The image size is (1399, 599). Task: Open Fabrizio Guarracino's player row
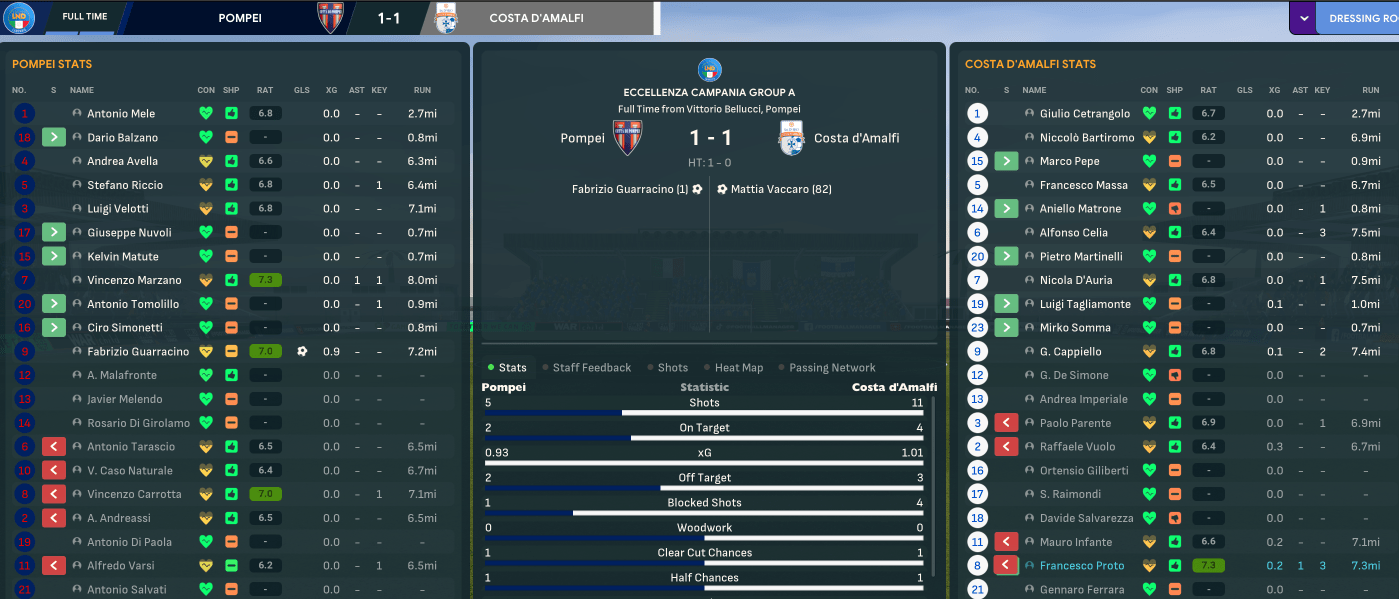pyautogui.click(x=137, y=352)
